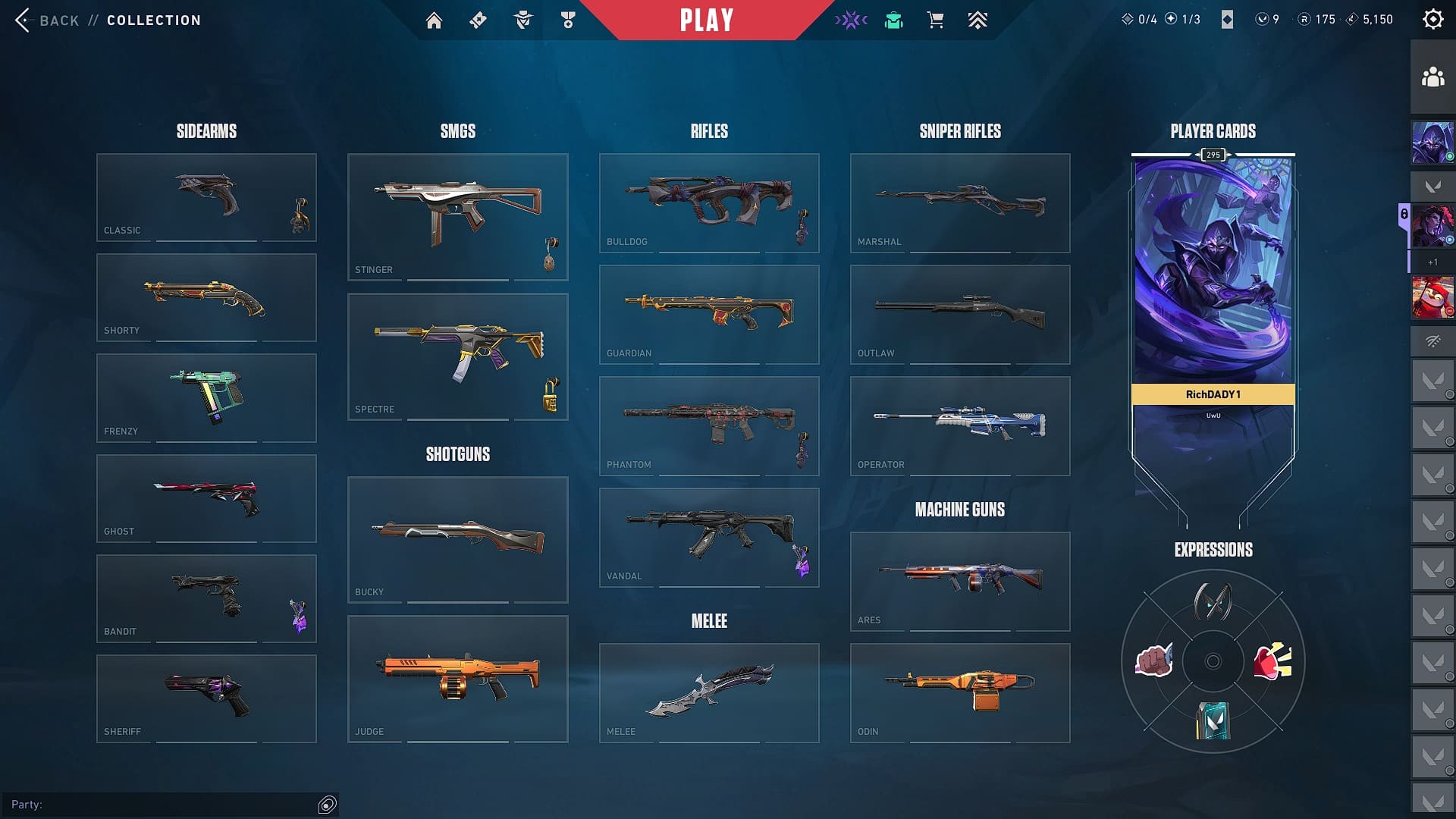The height and width of the screenshot is (819, 1456).
Task: Click the COLLECTION breadcrumb label
Action: (x=153, y=20)
